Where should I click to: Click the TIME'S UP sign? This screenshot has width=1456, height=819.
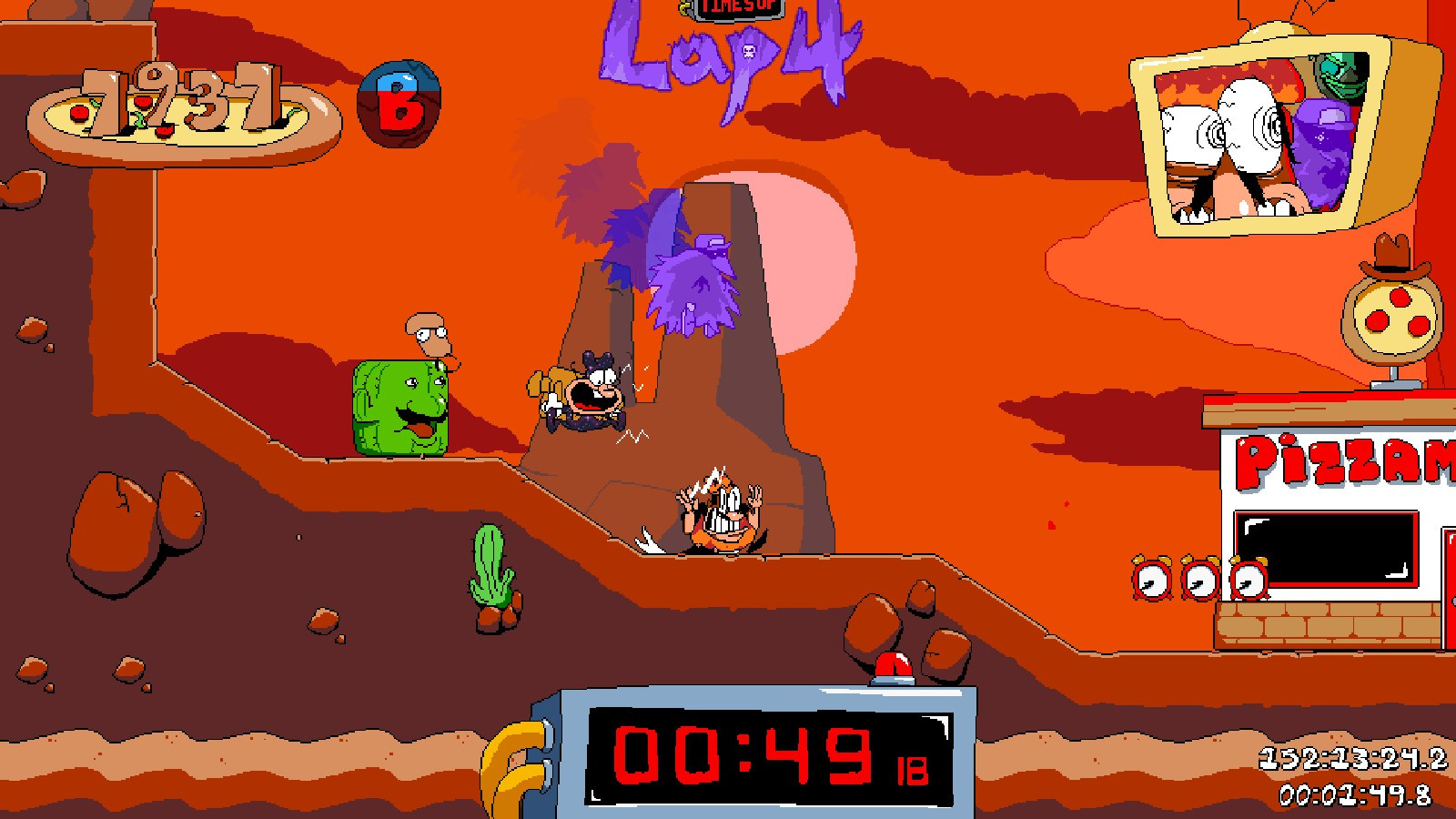(x=735, y=11)
